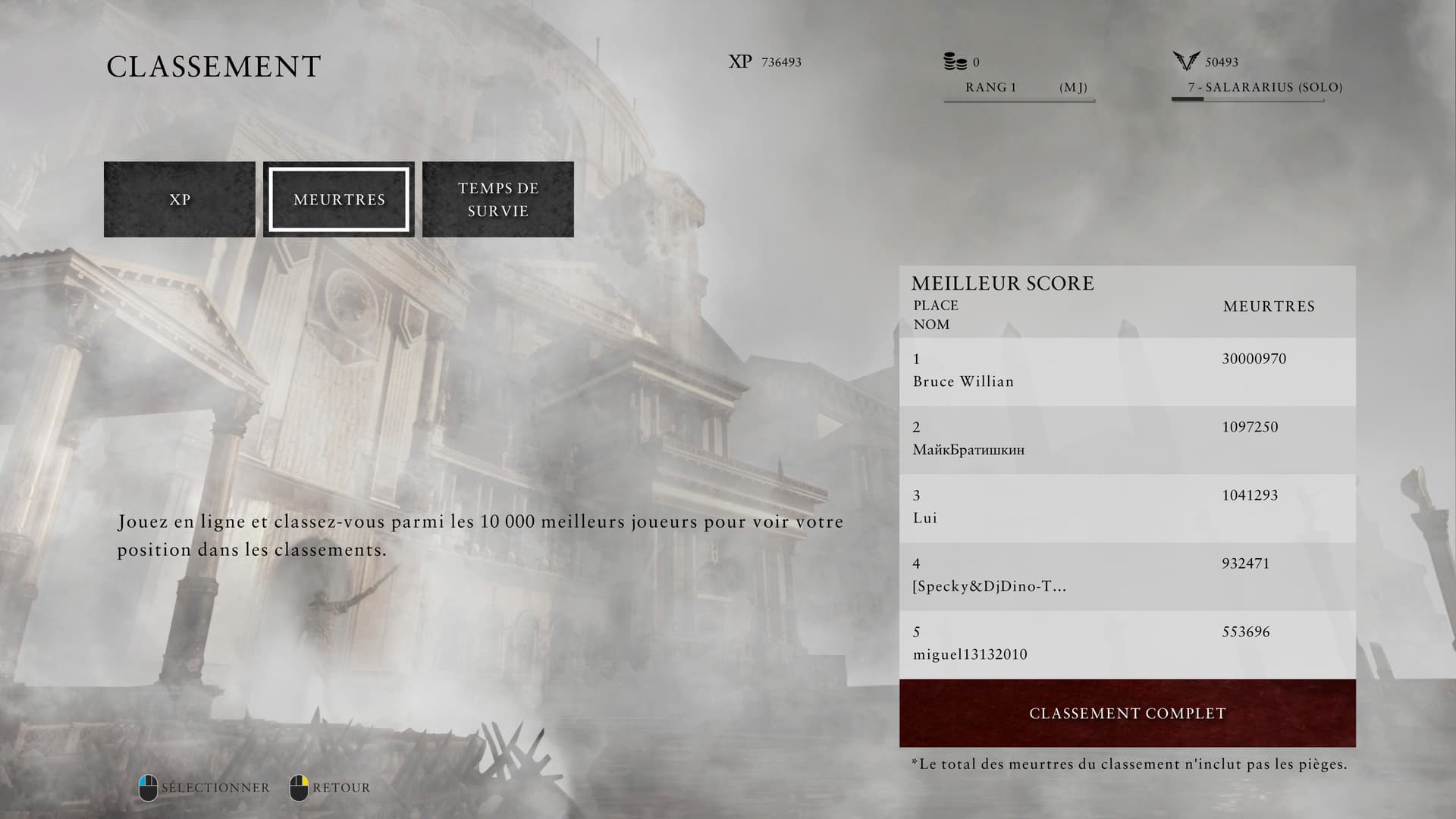Viewport: 1456px width, 819px height.
Task: Pick the miguel13132010 fifth-place row
Action: [1127, 644]
